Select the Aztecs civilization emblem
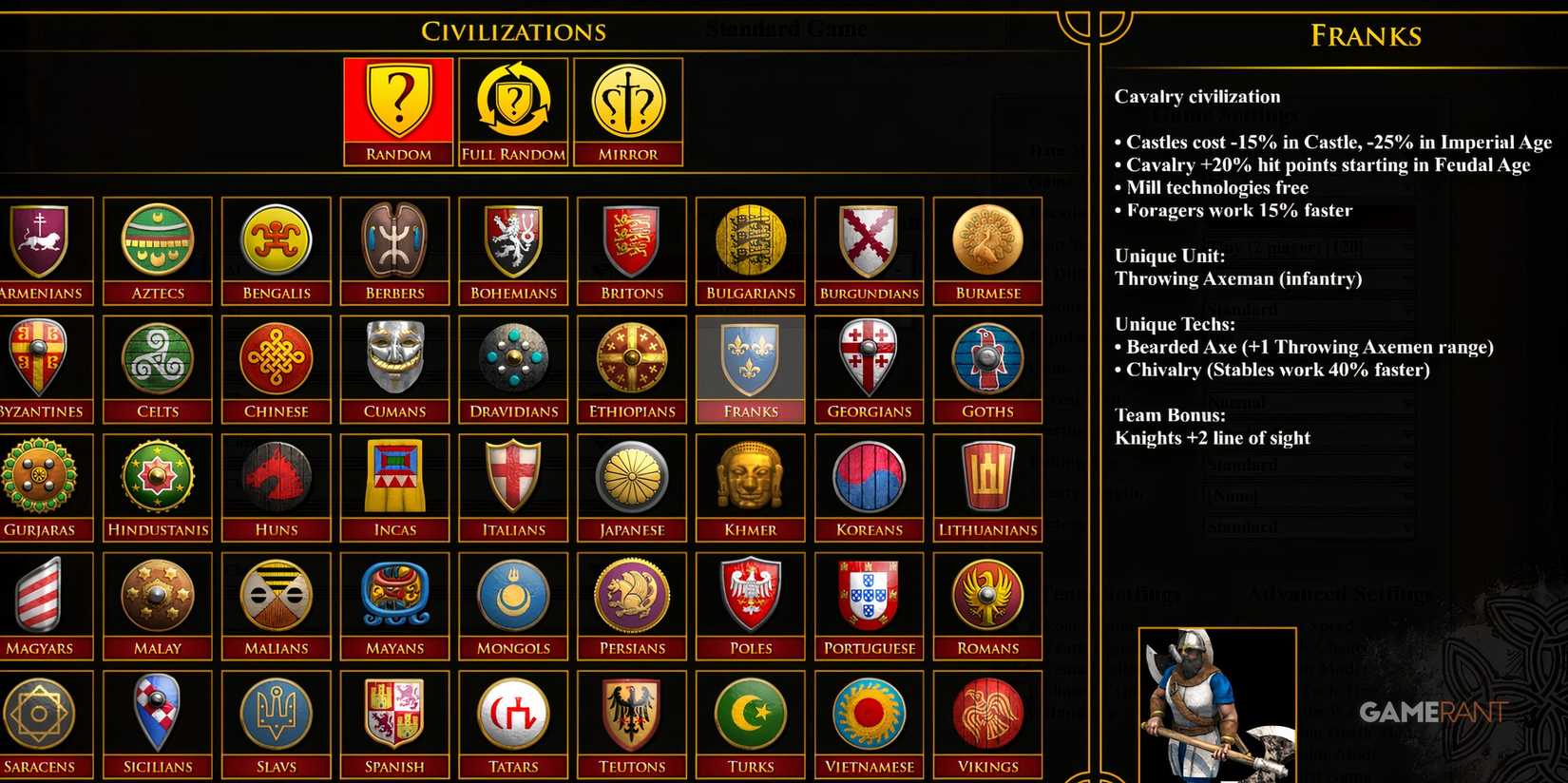The image size is (1568, 783). [157, 242]
